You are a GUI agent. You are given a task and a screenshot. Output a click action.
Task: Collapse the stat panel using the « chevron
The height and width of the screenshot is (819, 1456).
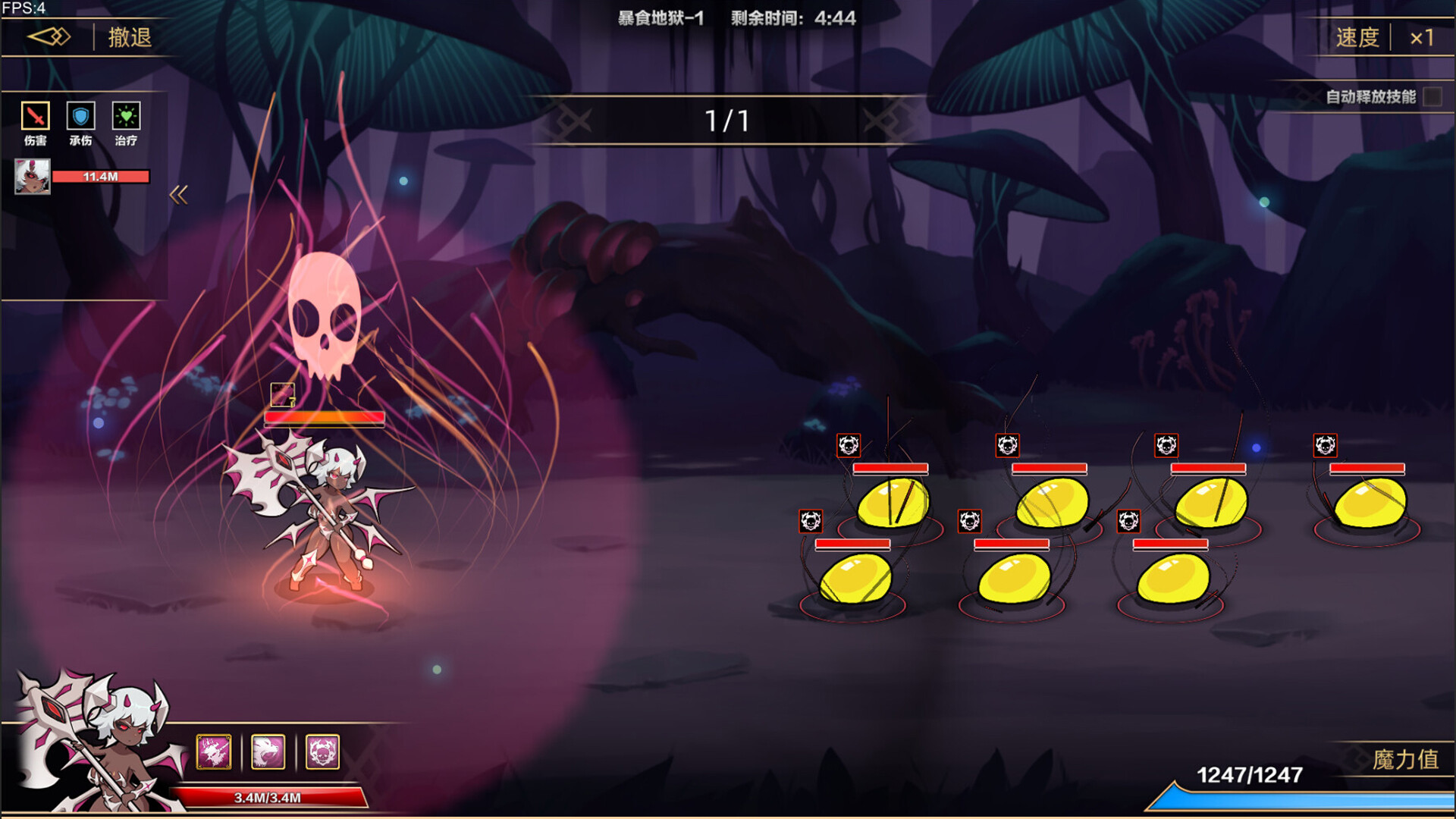click(180, 195)
